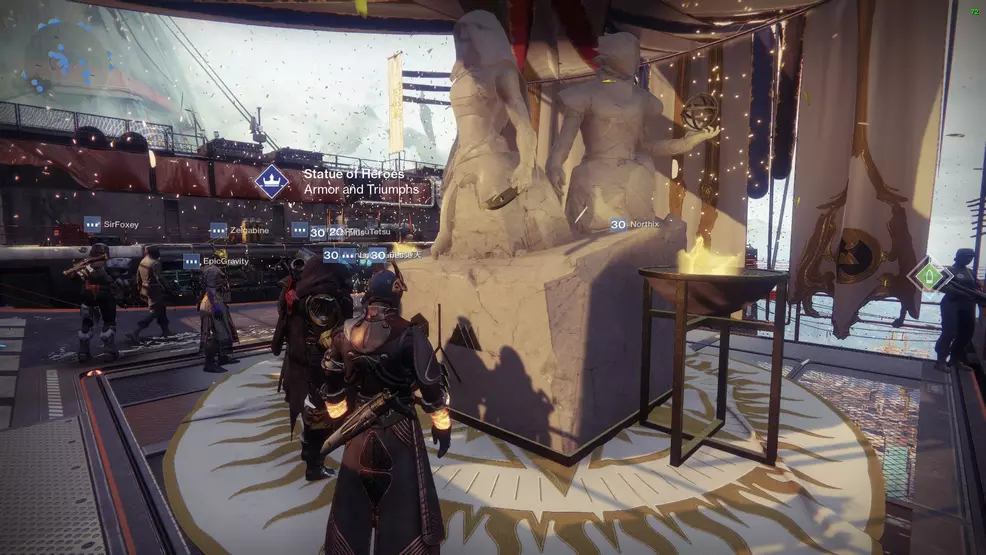Select the green diamond vendor marker

point(930,274)
